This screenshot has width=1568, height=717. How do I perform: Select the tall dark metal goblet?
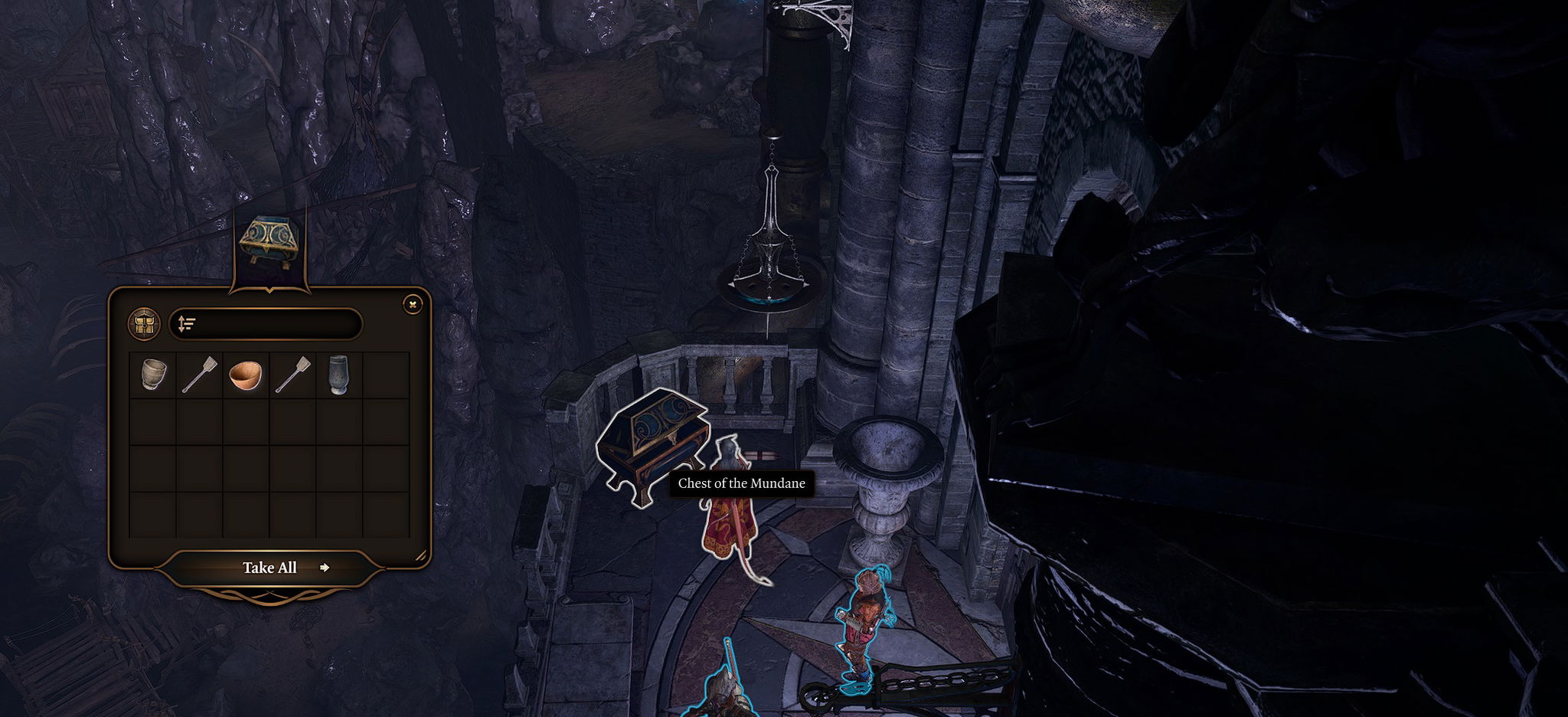[338, 375]
